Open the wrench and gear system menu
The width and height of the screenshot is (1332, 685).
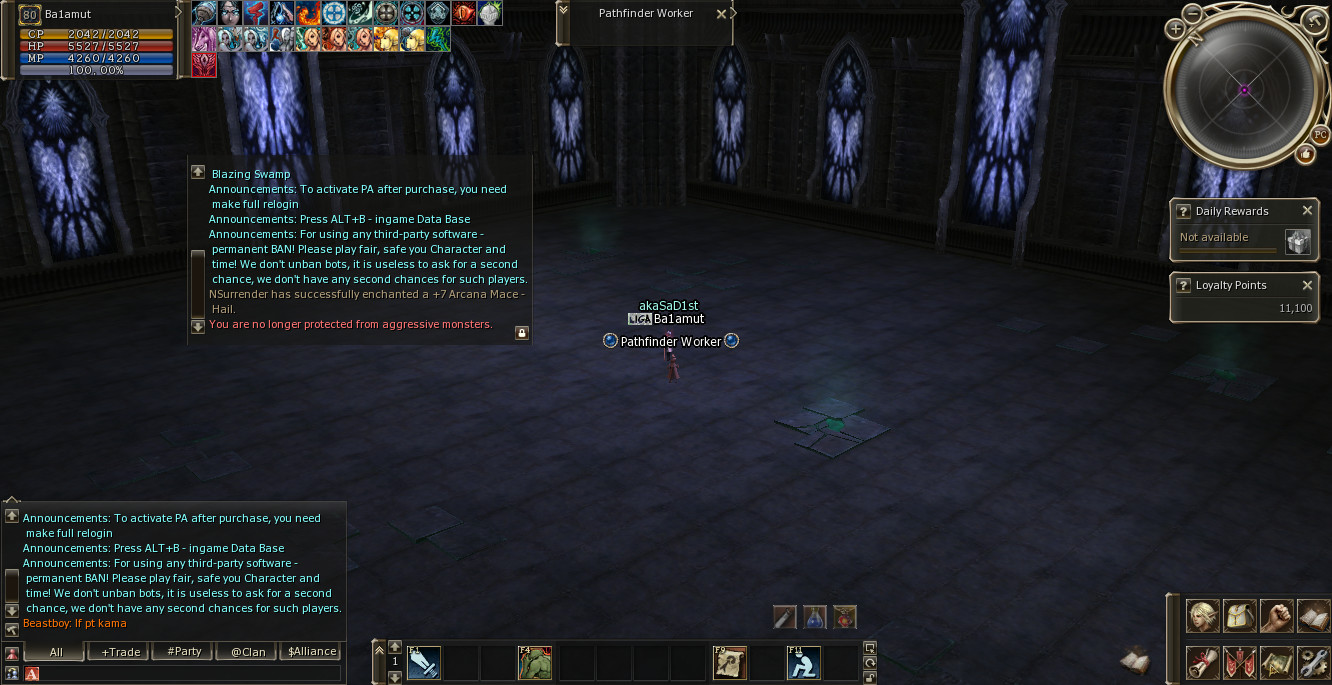pyautogui.click(x=1313, y=662)
